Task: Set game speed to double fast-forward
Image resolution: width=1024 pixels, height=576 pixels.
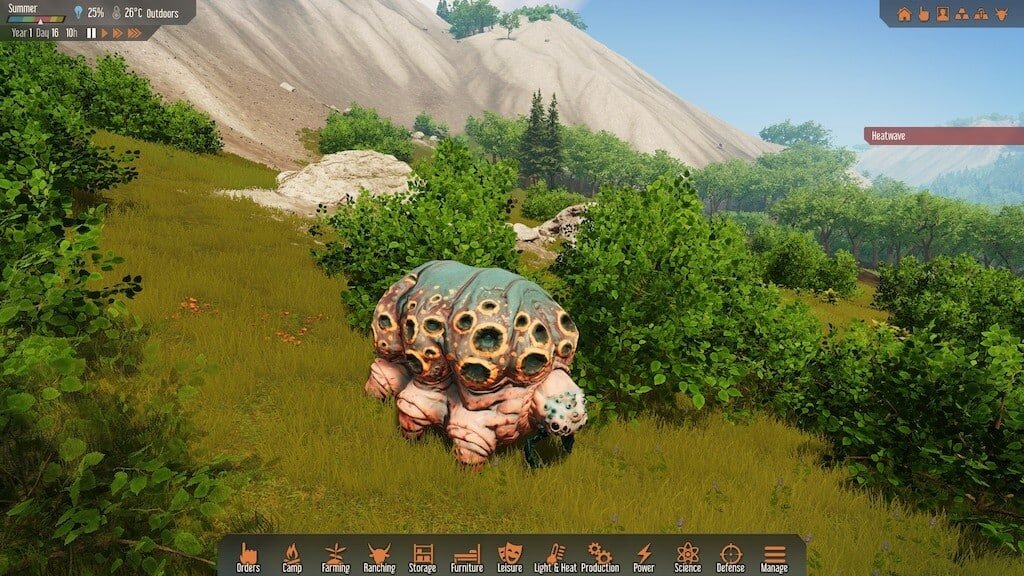Action: pos(118,33)
